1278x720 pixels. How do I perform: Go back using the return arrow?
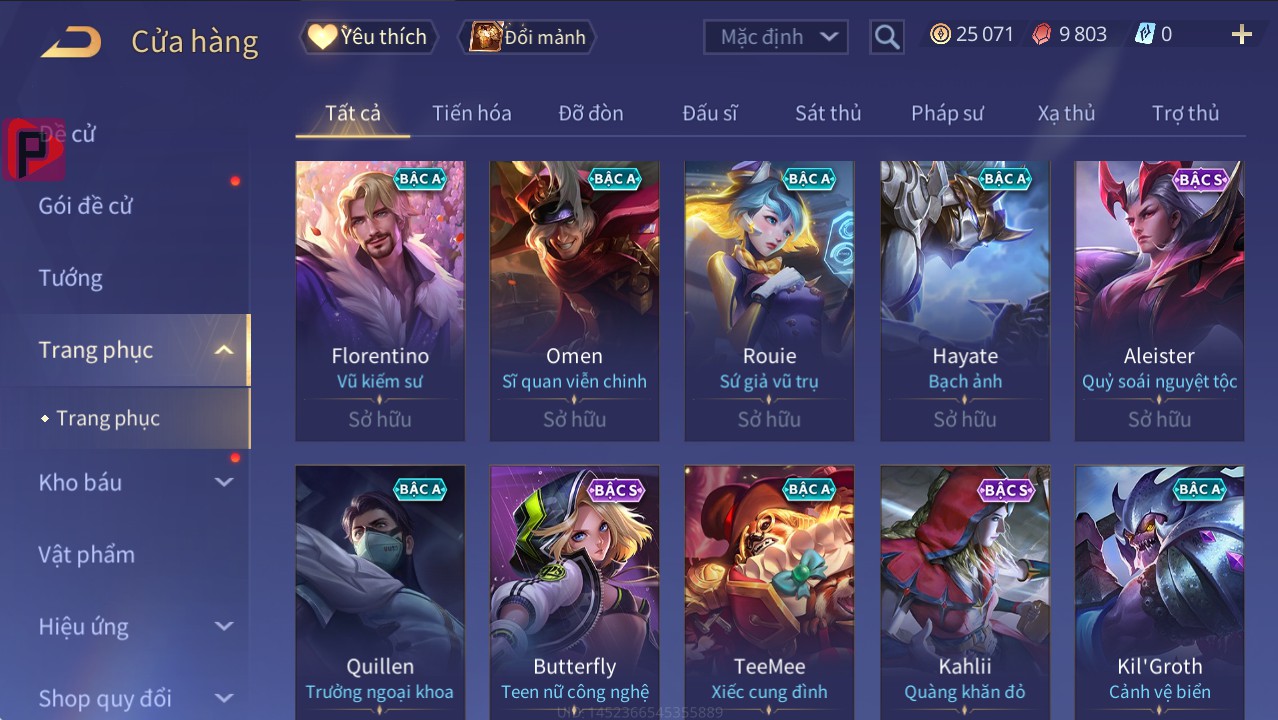coord(71,42)
